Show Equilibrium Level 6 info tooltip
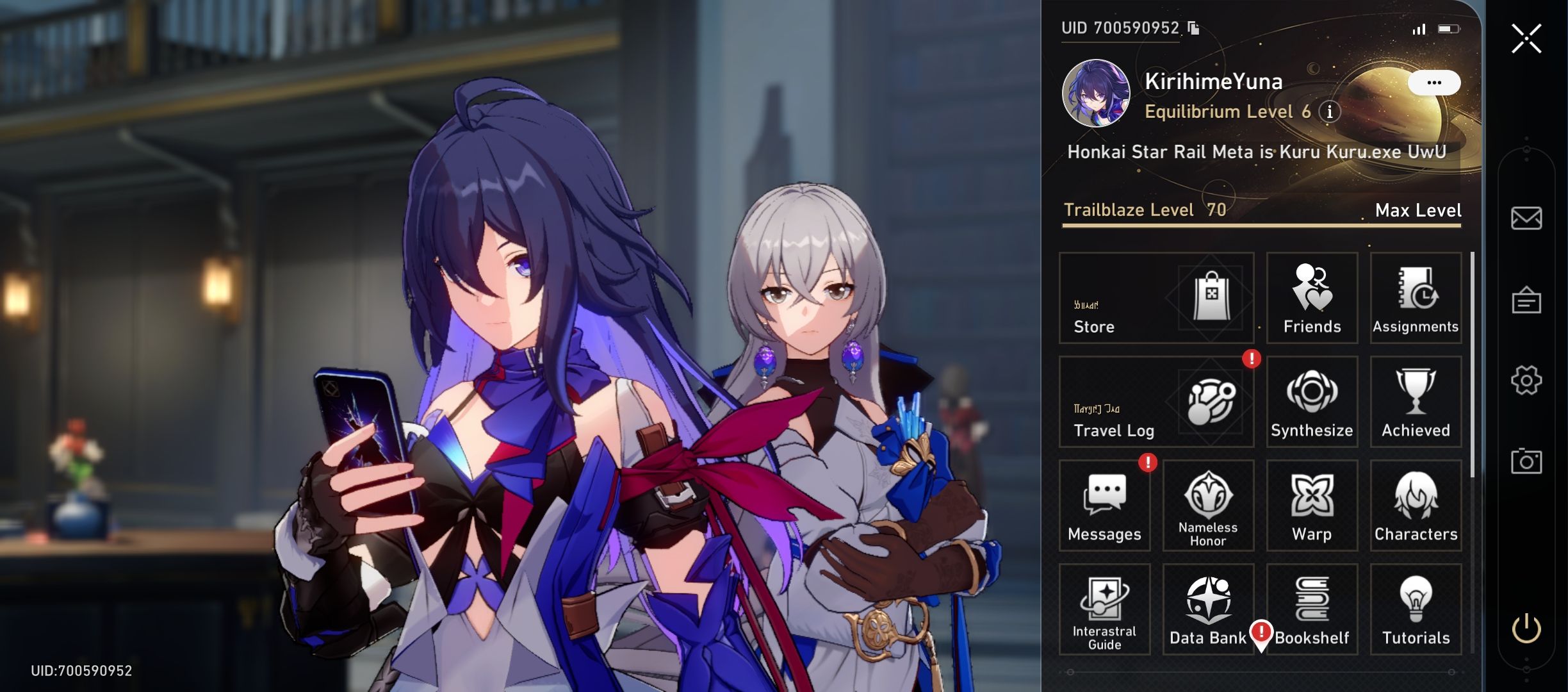1568x692 pixels. [1329, 112]
